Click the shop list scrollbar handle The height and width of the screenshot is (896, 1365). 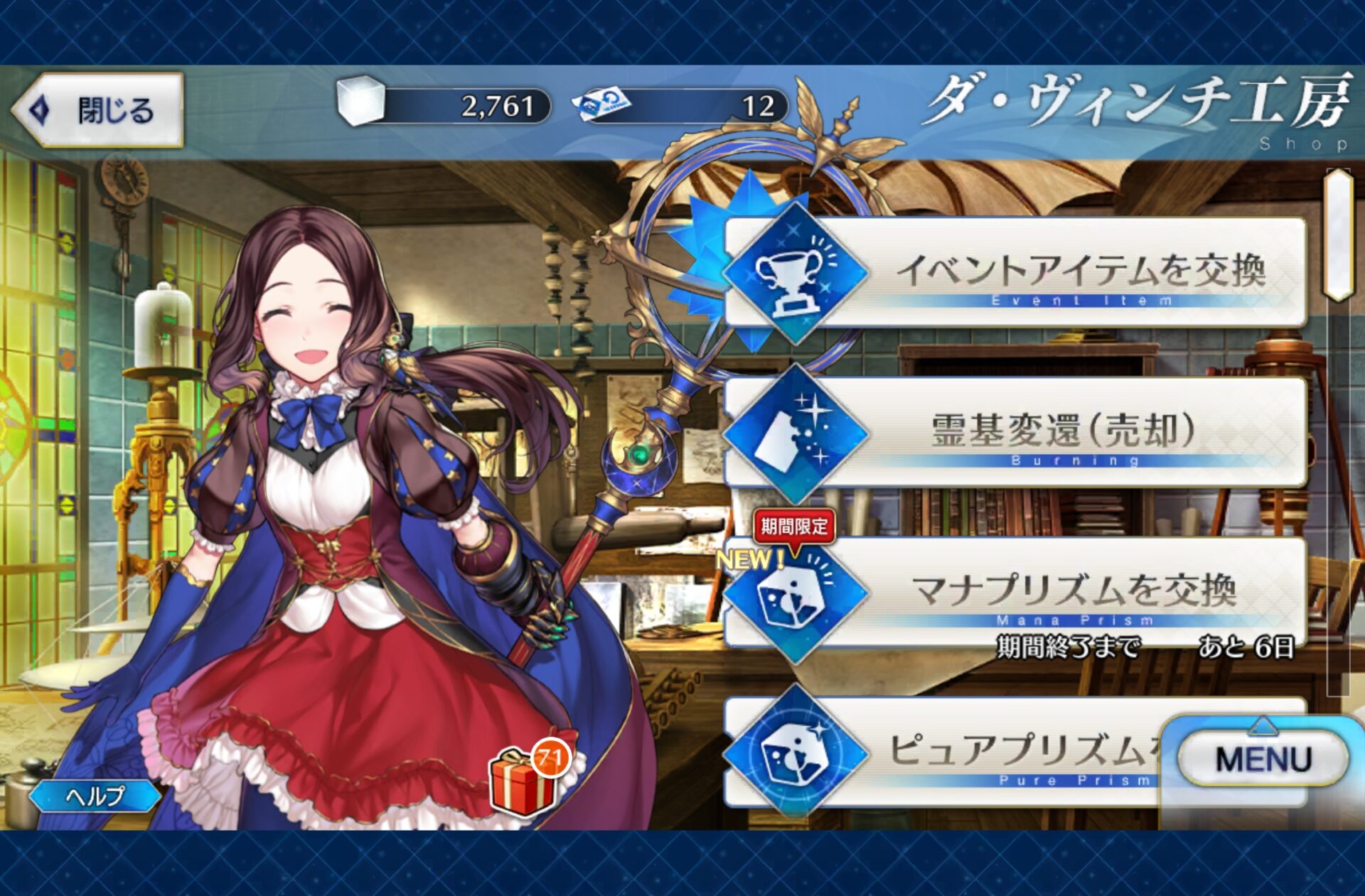[1337, 234]
